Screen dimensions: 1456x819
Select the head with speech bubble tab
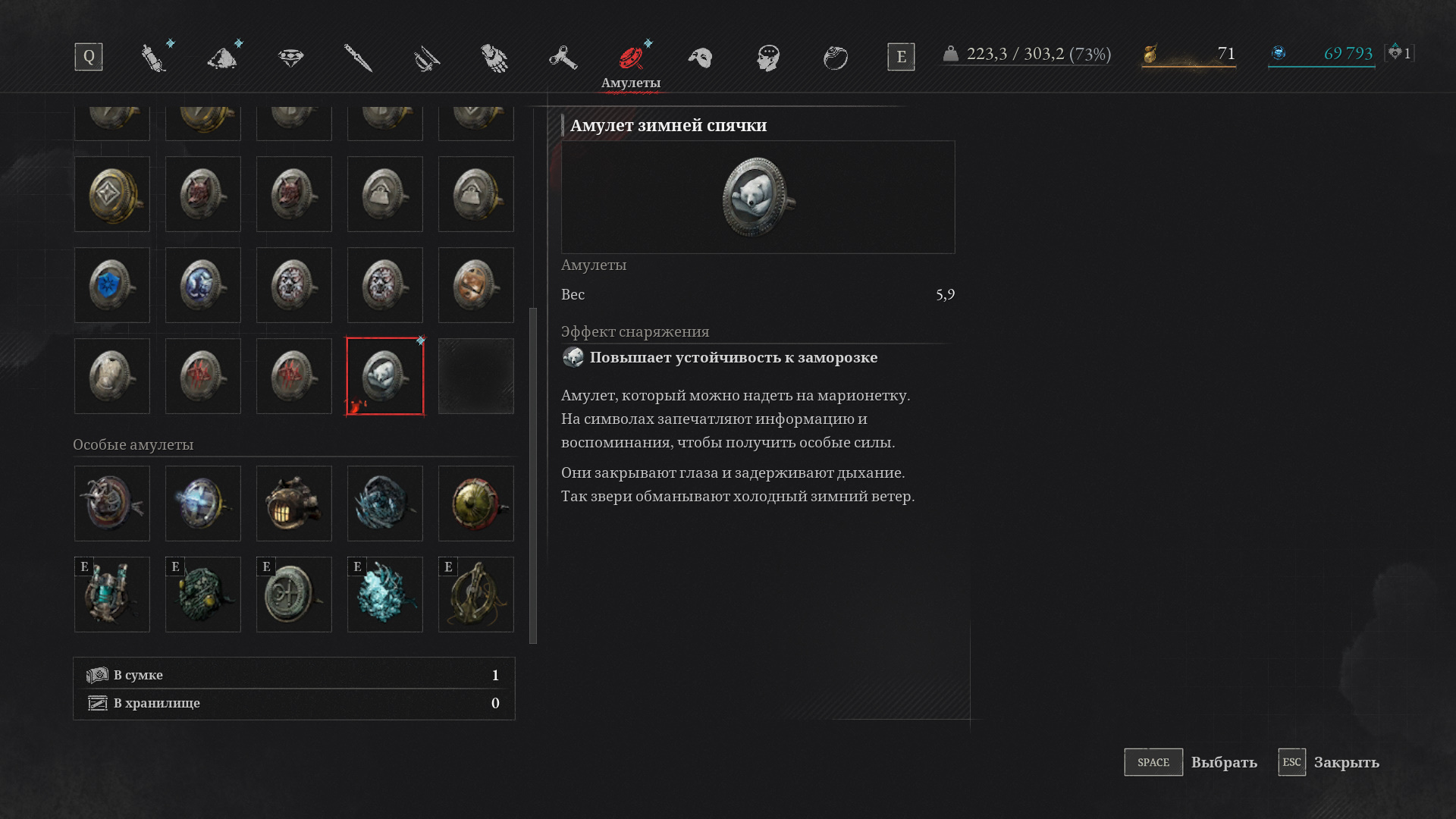coord(768,58)
